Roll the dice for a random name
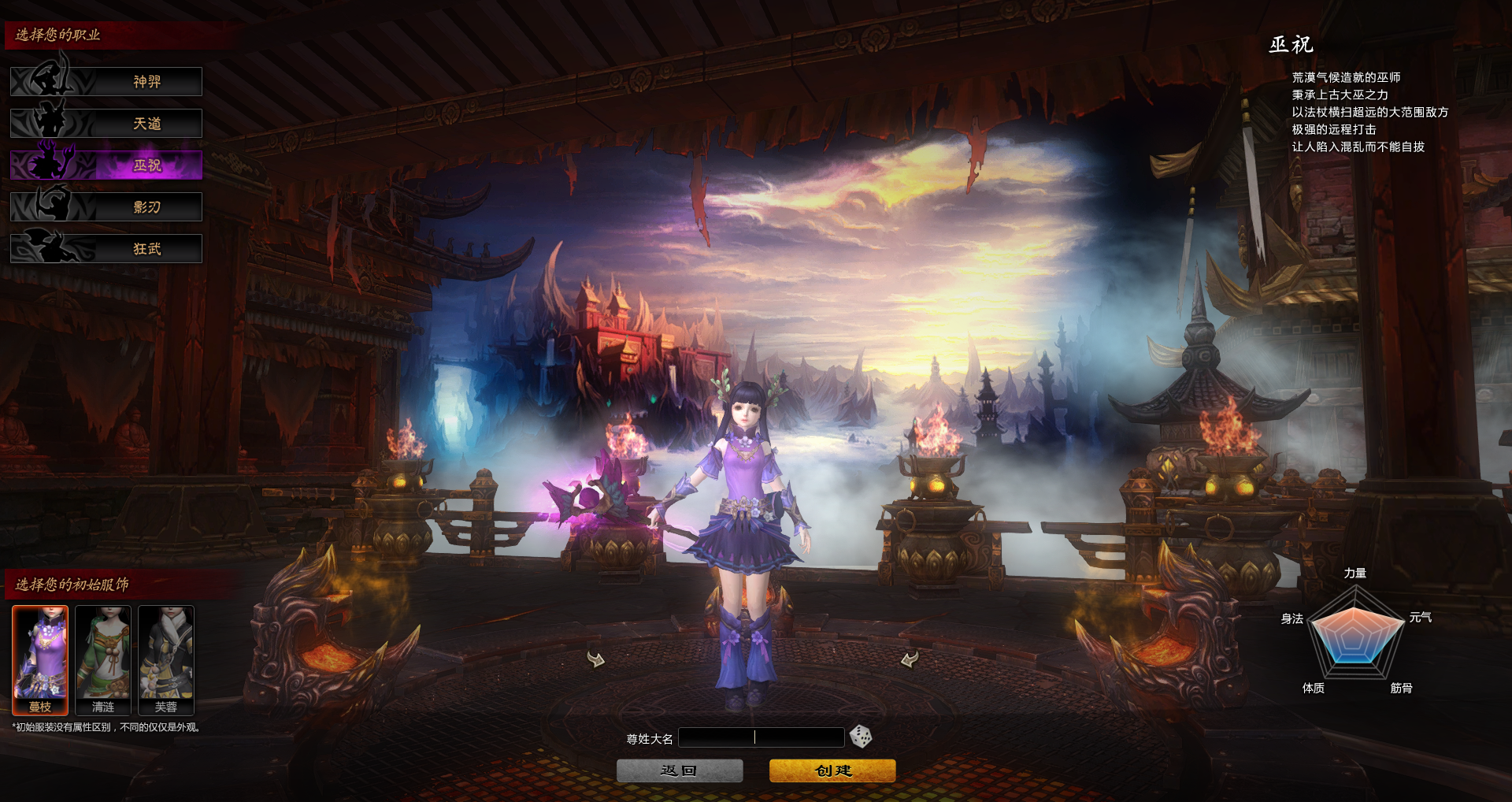The width and height of the screenshot is (1512, 802). (861, 737)
